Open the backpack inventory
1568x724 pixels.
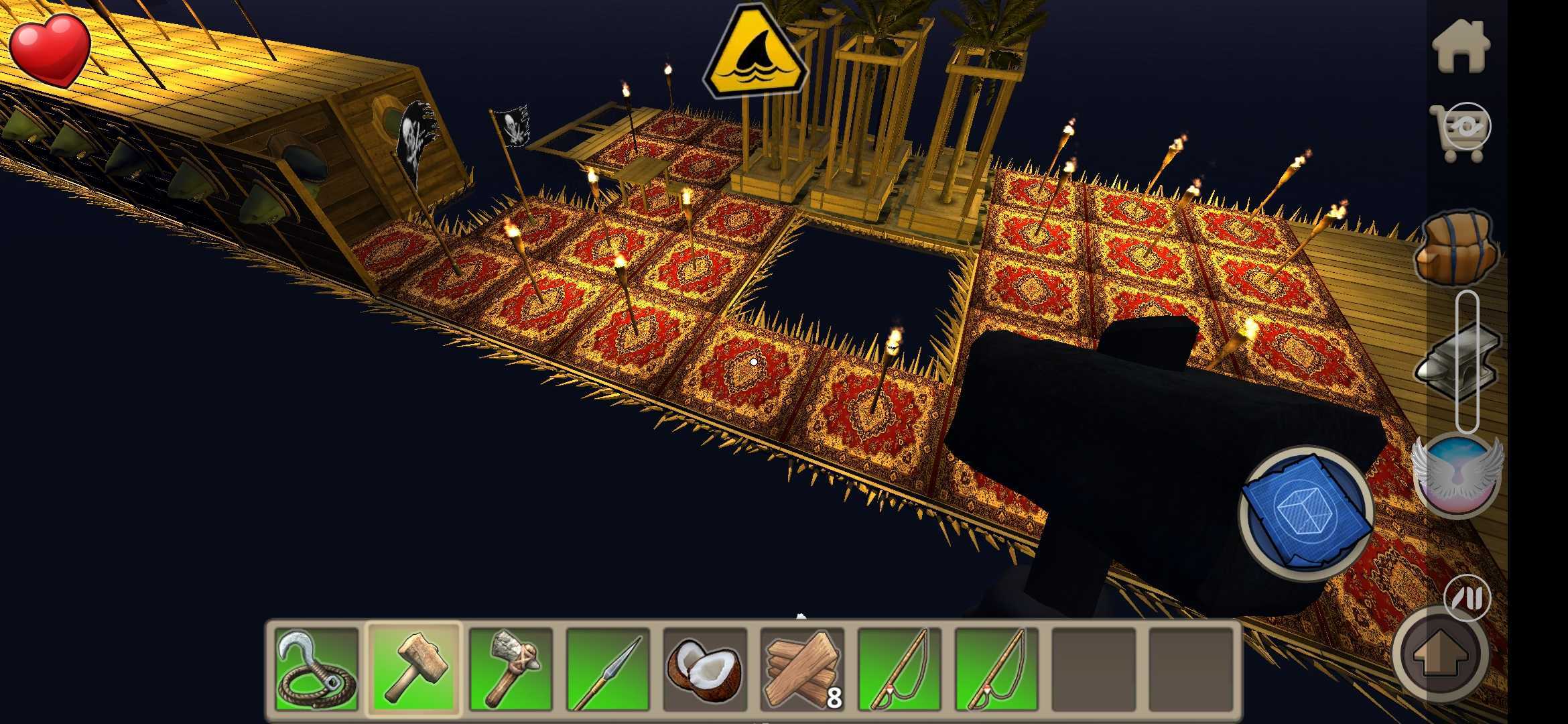click(x=1455, y=248)
